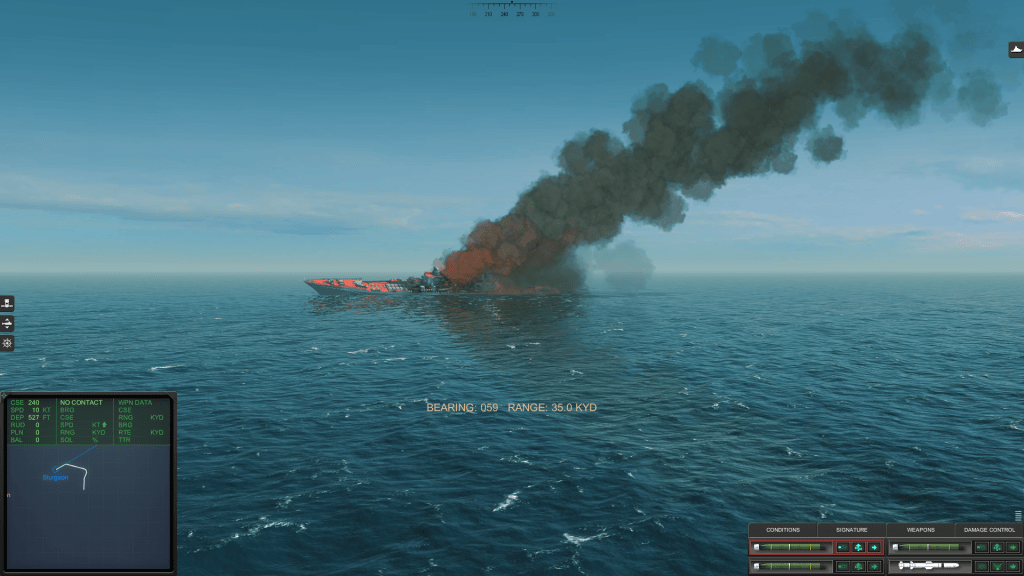This screenshot has height=576, width=1024.
Task: Click the gear wheel icon on left edge
Action: [7, 343]
